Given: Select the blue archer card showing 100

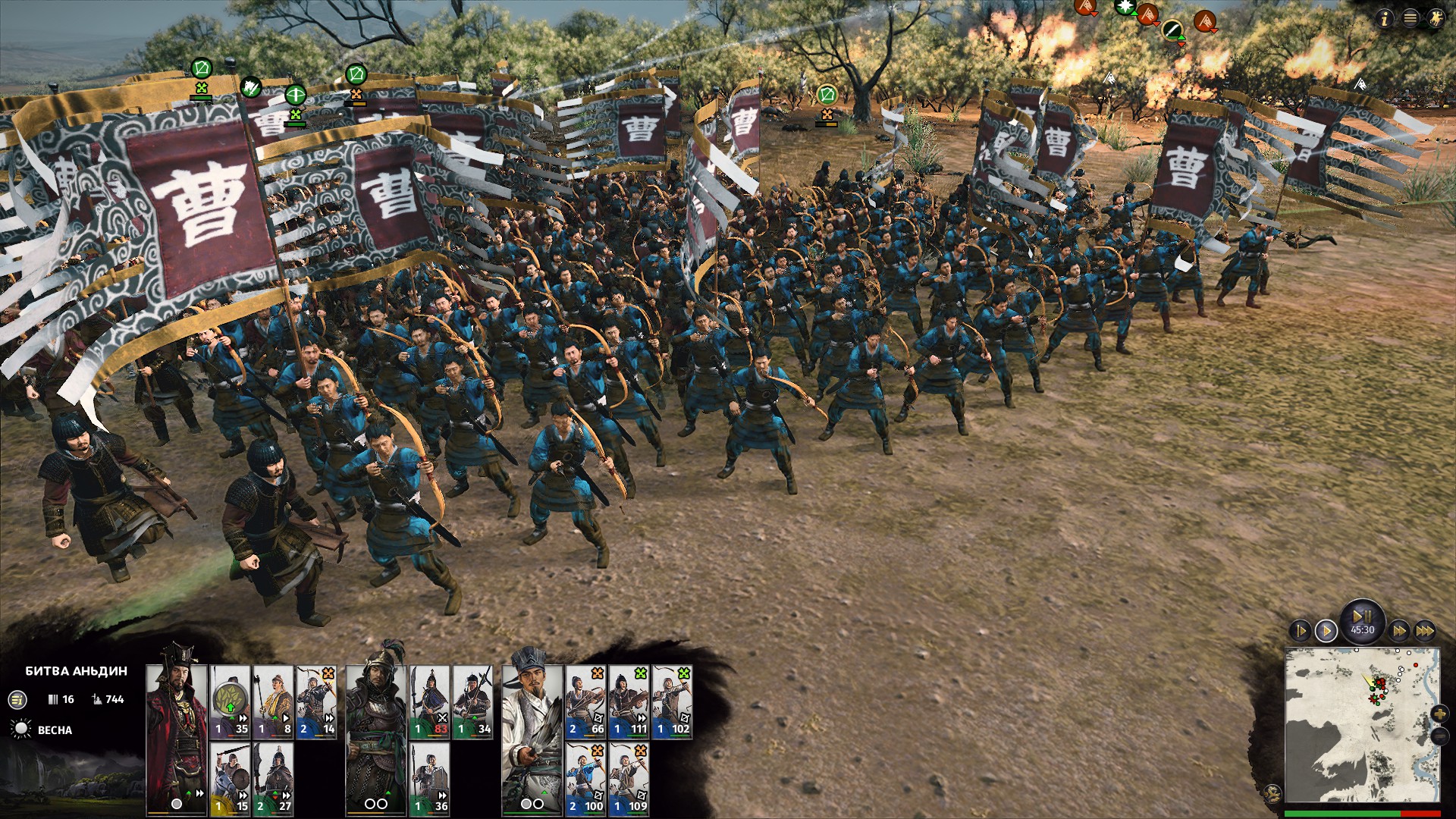Looking at the screenshot, I should tap(585, 777).
